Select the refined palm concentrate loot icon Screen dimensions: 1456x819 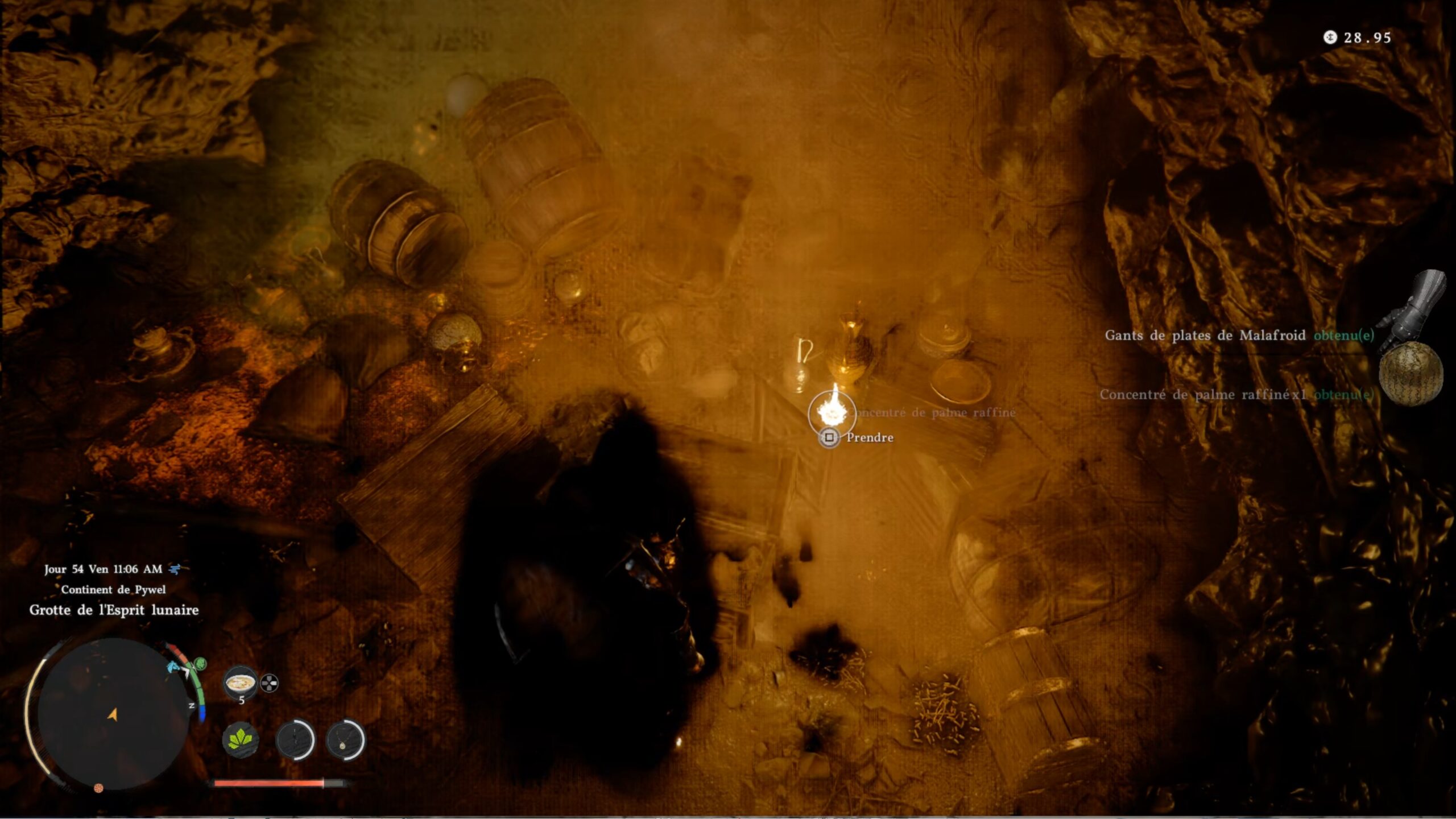[1410, 374]
